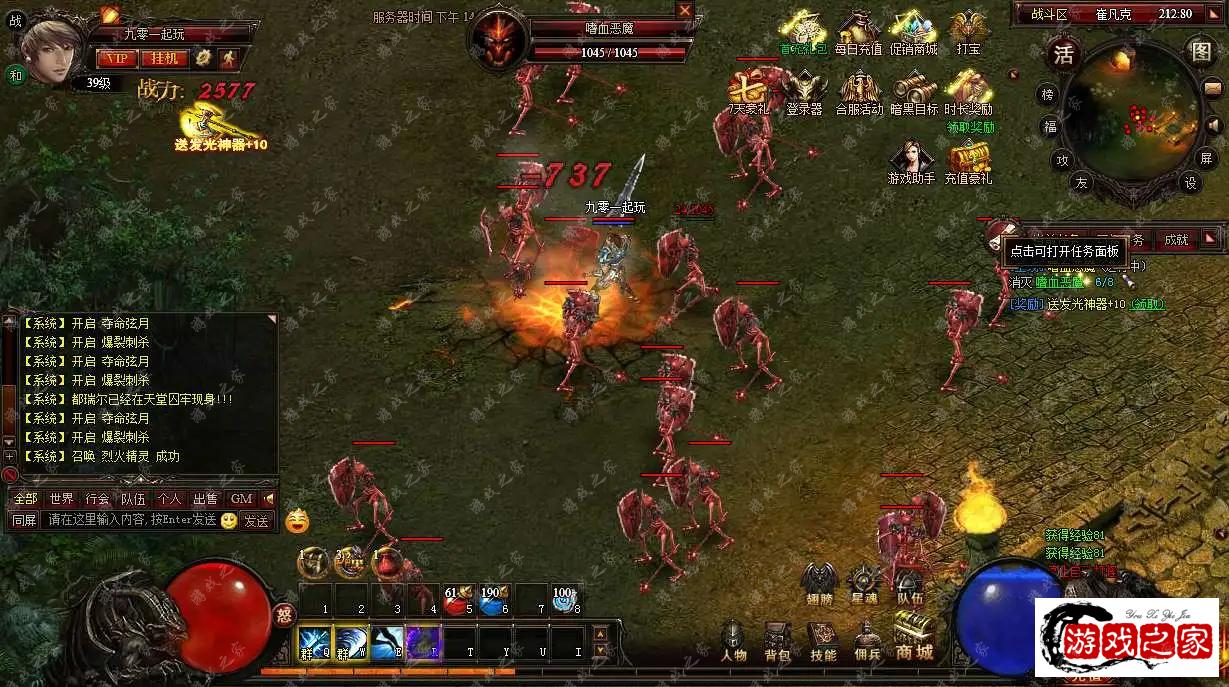1229x687 pixels.
Task: Open the 佣兵 mercenary panel
Action: pos(867,641)
